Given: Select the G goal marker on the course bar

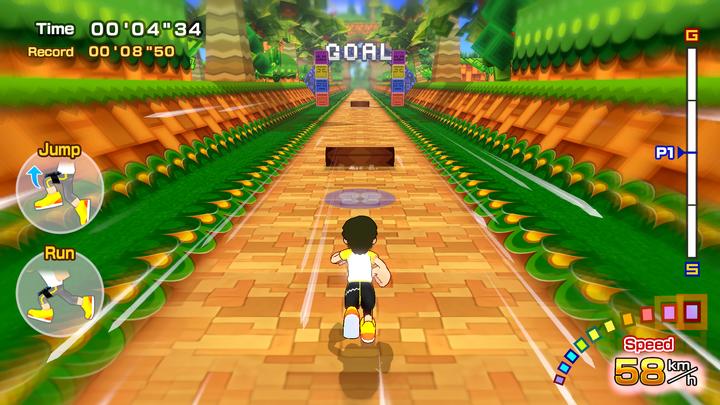Looking at the screenshot, I should tap(692, 36).
